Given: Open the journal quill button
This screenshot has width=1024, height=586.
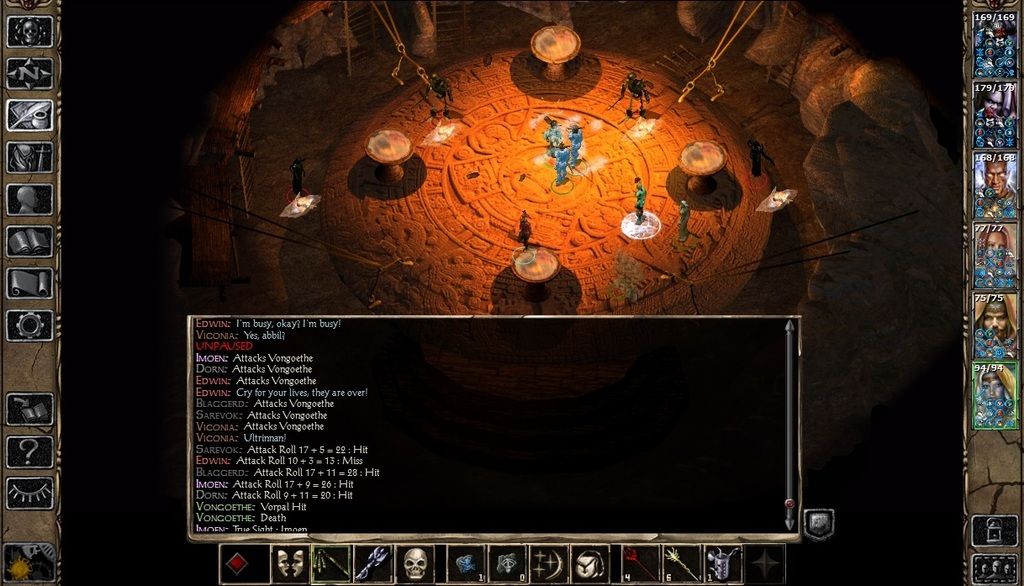Looking at the screenshot, I should (x=30, y=115).
